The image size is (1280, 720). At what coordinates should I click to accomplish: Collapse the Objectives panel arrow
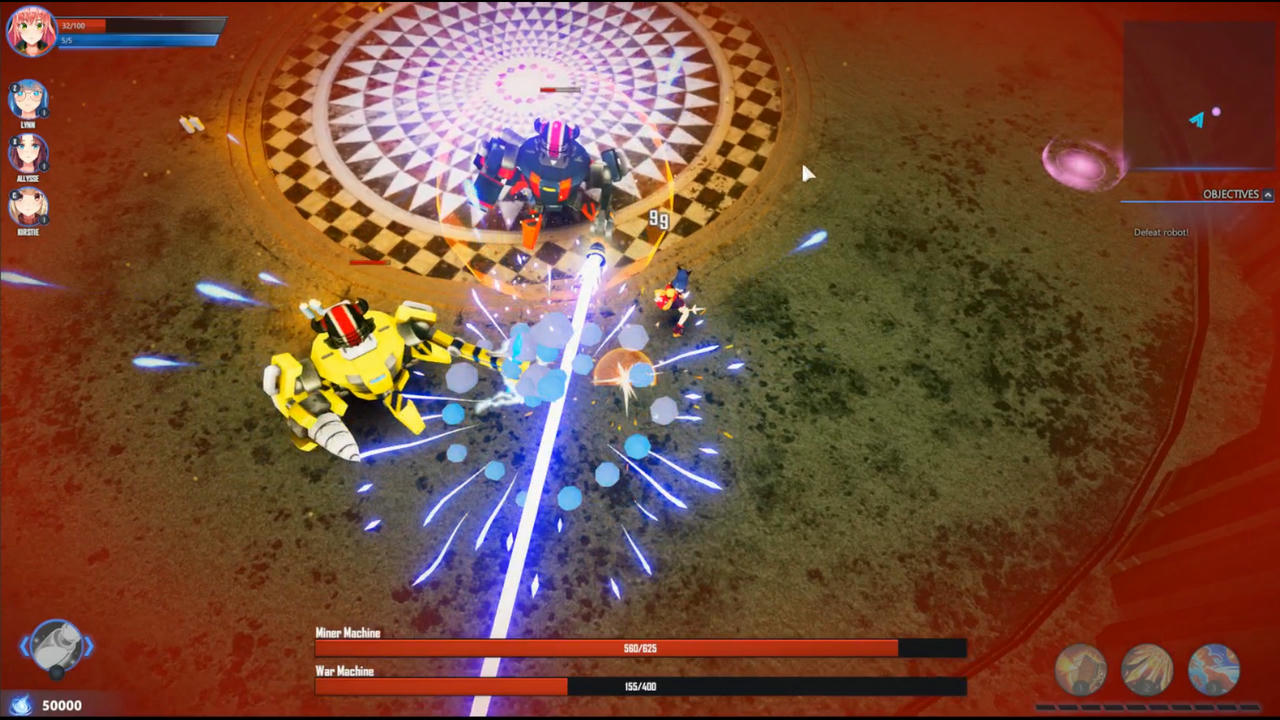click(1268, 195)
